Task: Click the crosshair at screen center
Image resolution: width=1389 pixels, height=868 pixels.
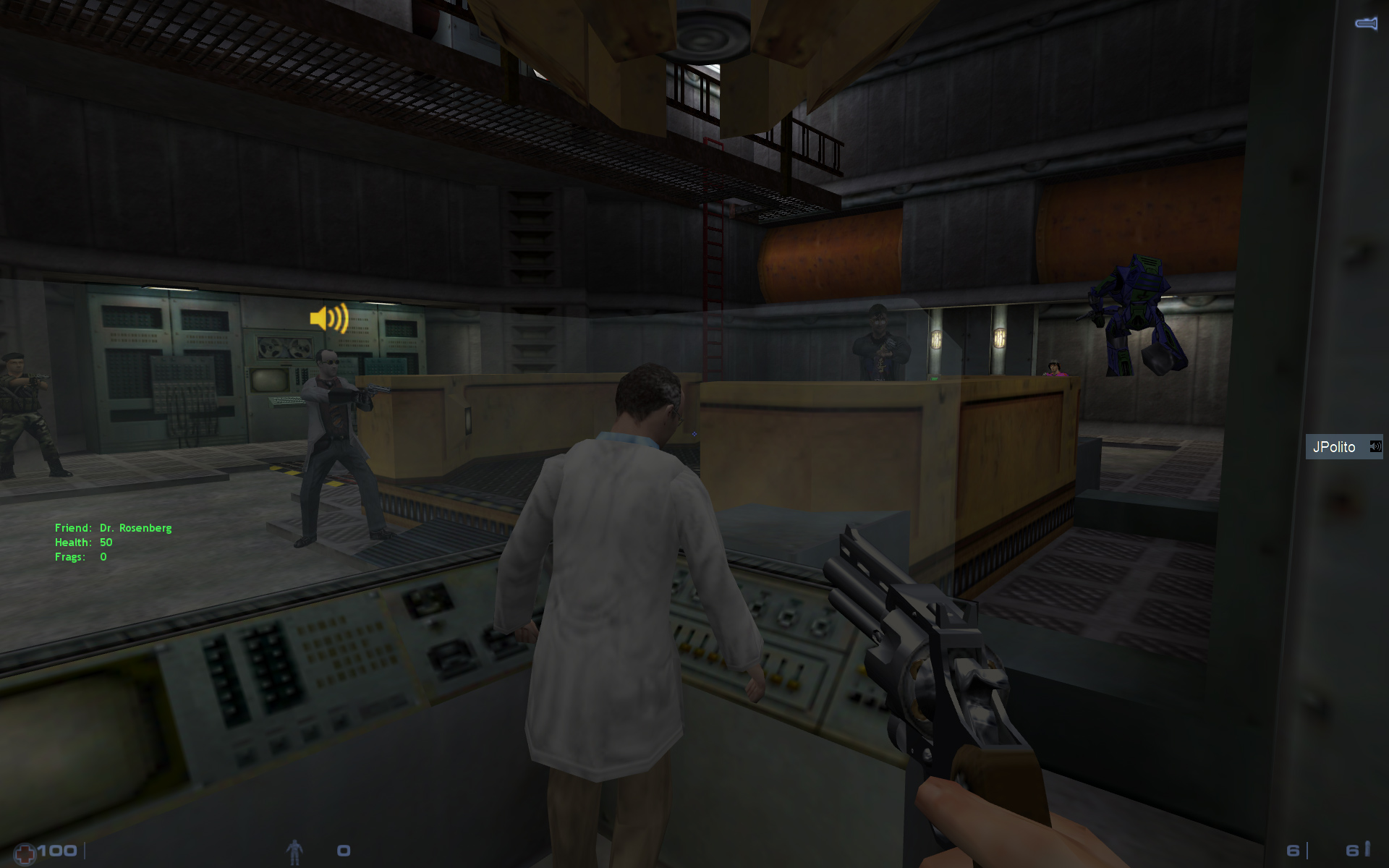Action: 694,434
